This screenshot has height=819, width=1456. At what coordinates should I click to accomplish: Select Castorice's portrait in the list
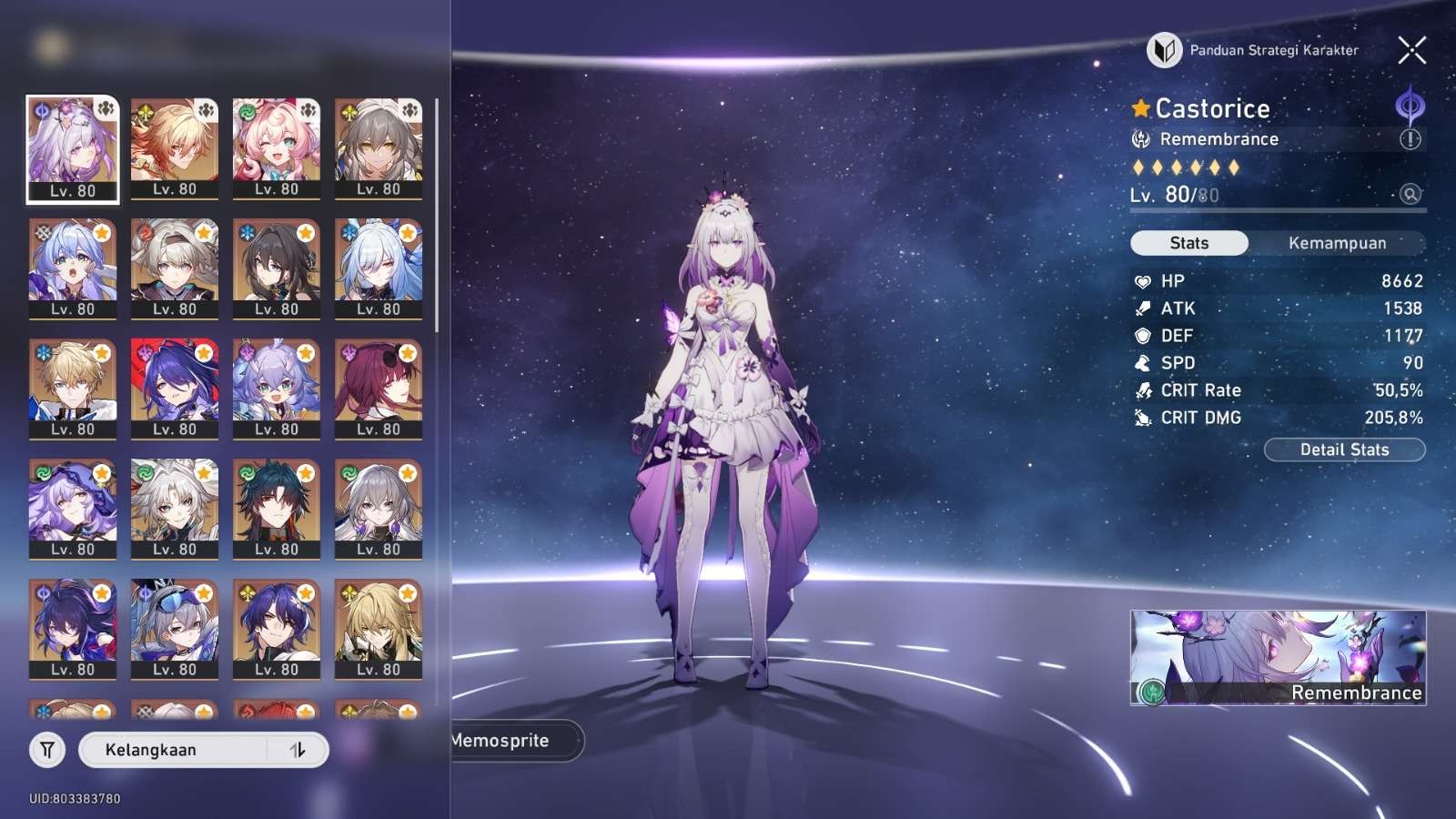click(x=73, y=148)
